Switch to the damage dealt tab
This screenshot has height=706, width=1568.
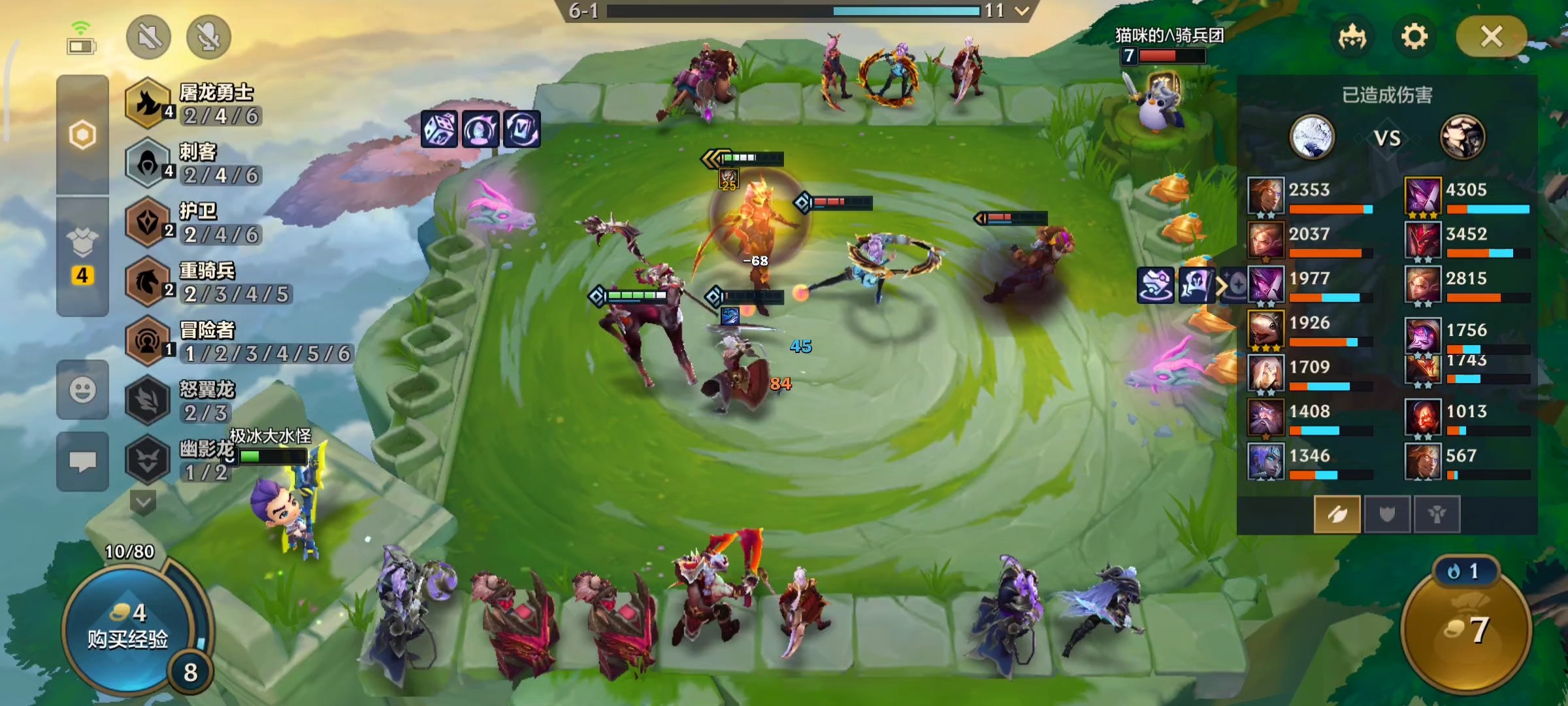click(x=1337, y=514)
